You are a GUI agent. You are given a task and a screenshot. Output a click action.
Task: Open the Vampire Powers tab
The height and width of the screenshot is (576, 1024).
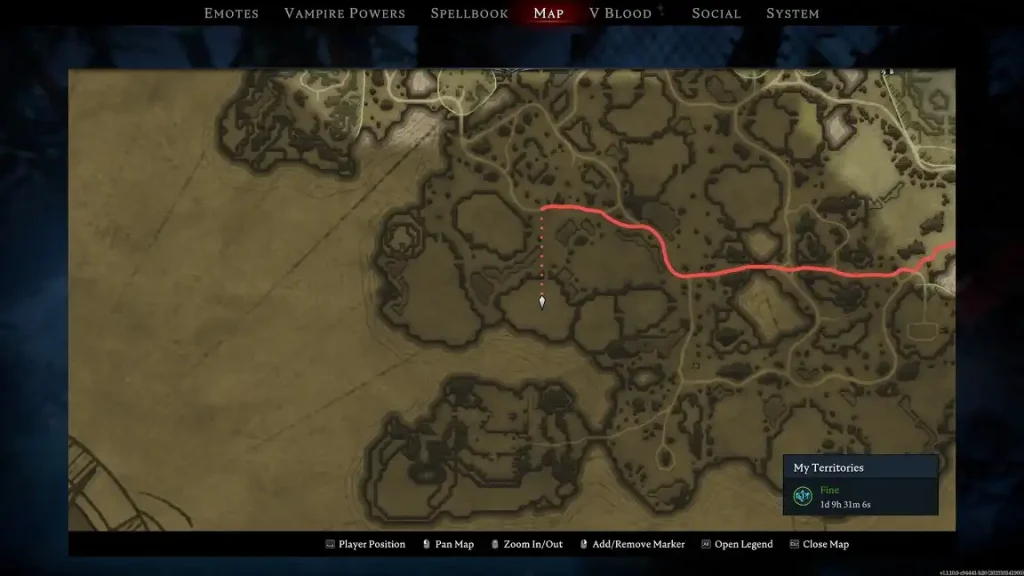(344, 13)
